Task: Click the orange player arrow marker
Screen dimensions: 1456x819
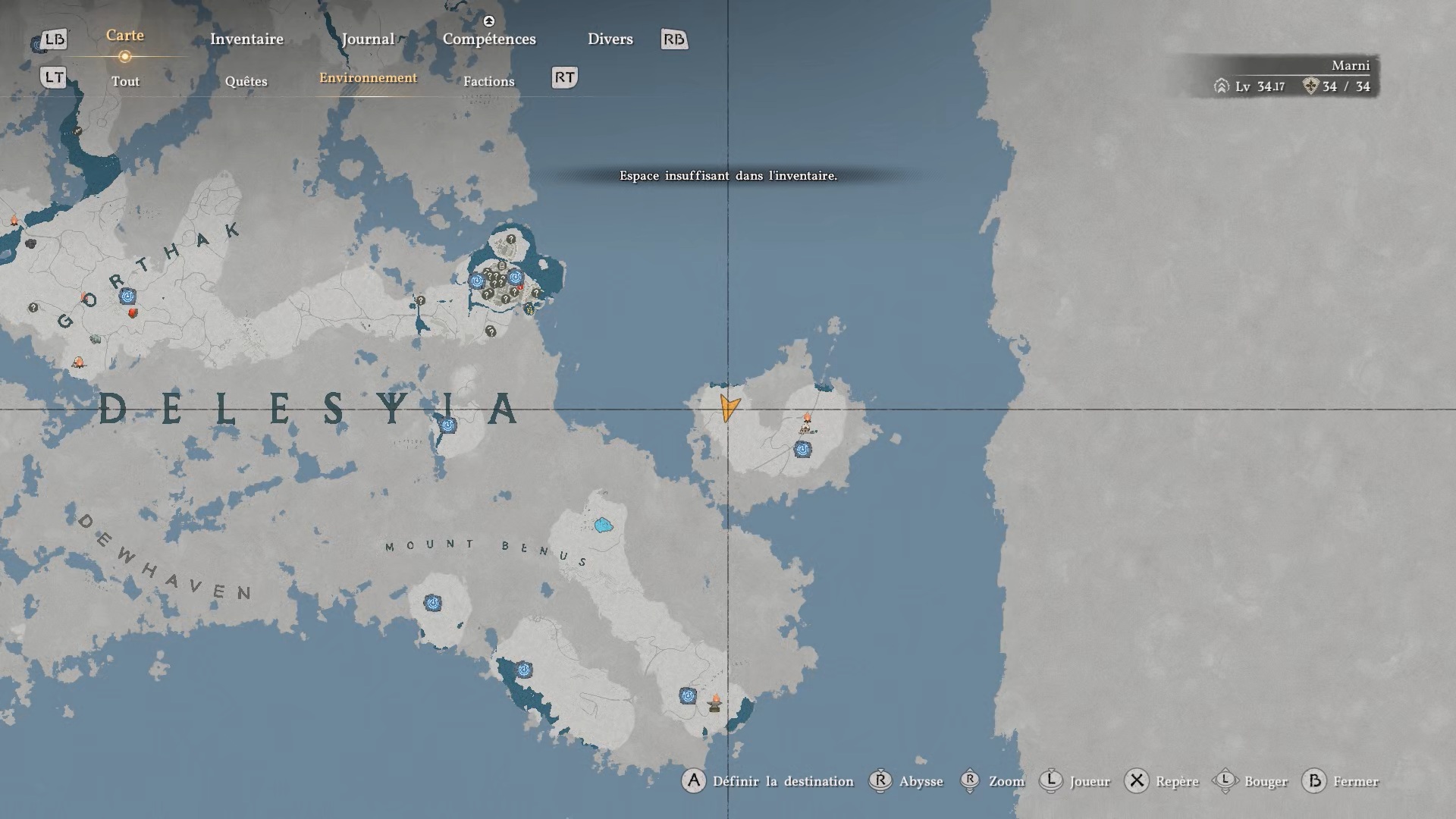Action: 729,407
